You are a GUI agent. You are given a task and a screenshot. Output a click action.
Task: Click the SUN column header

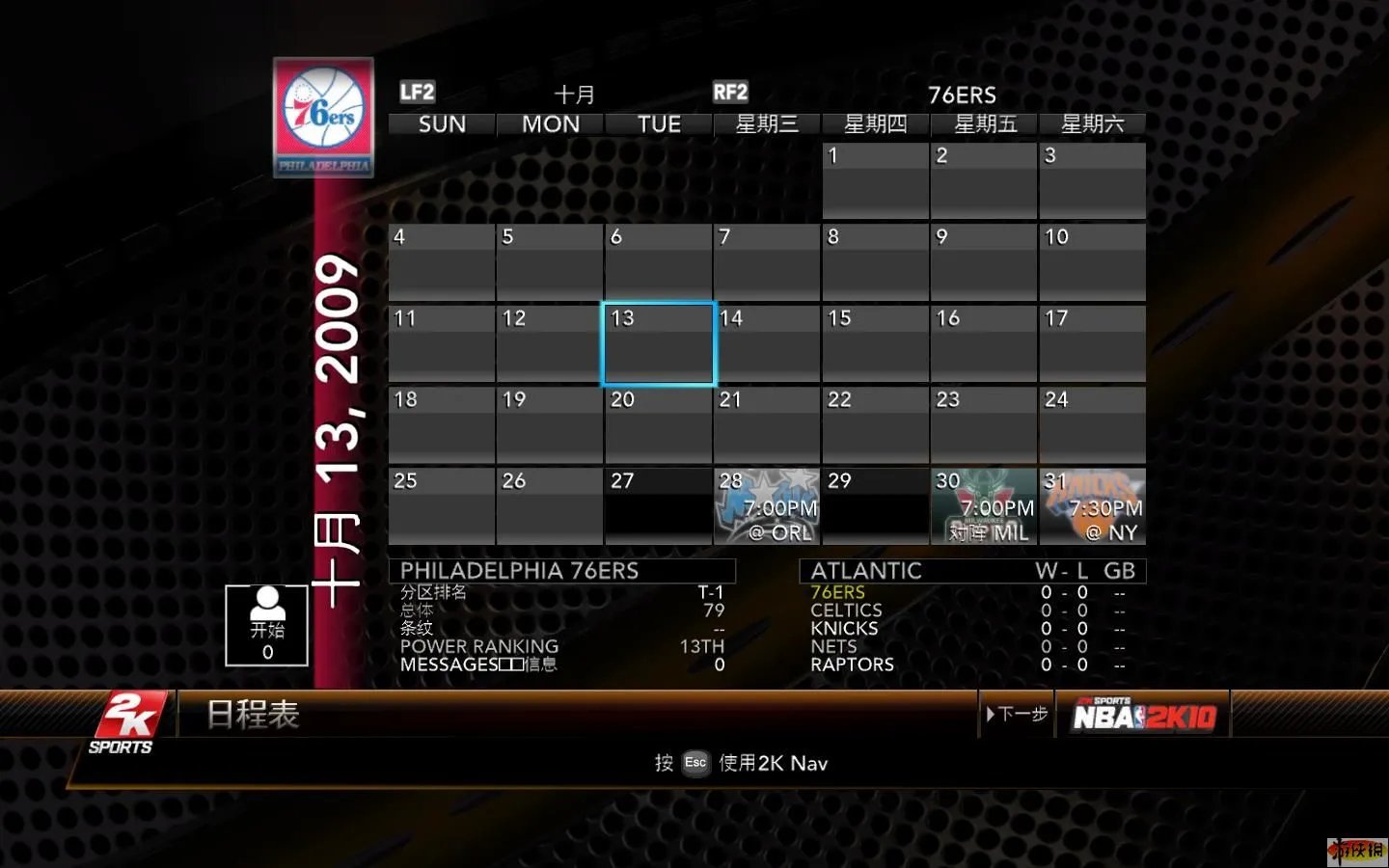tap(440, 123)
